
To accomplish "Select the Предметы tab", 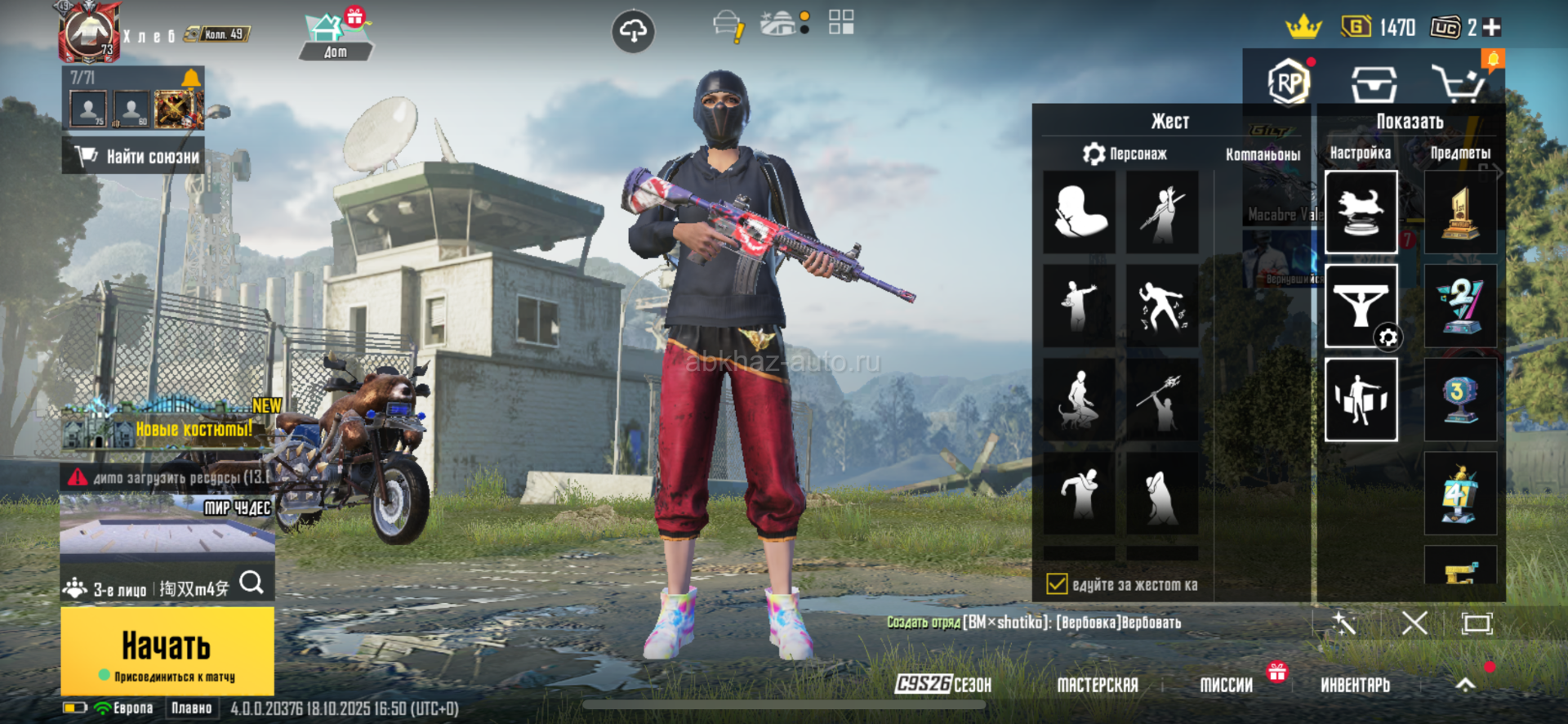I will [1459, 153].
